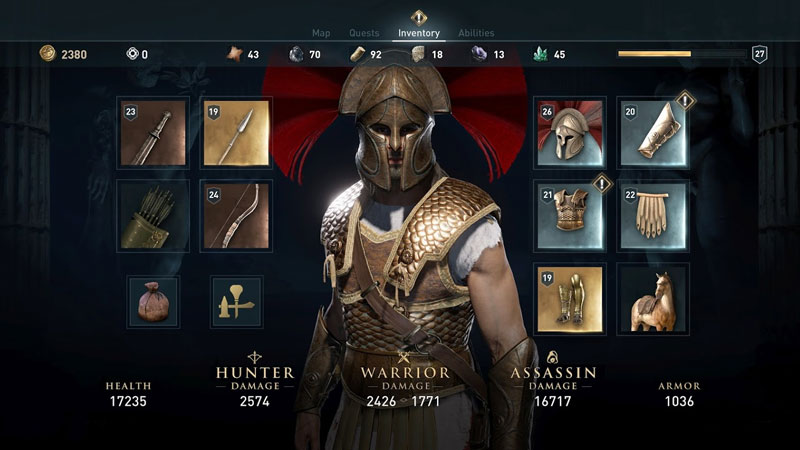800x450 pixels.
Task: Open the brown pouch slot
Action: pos(153,301)
